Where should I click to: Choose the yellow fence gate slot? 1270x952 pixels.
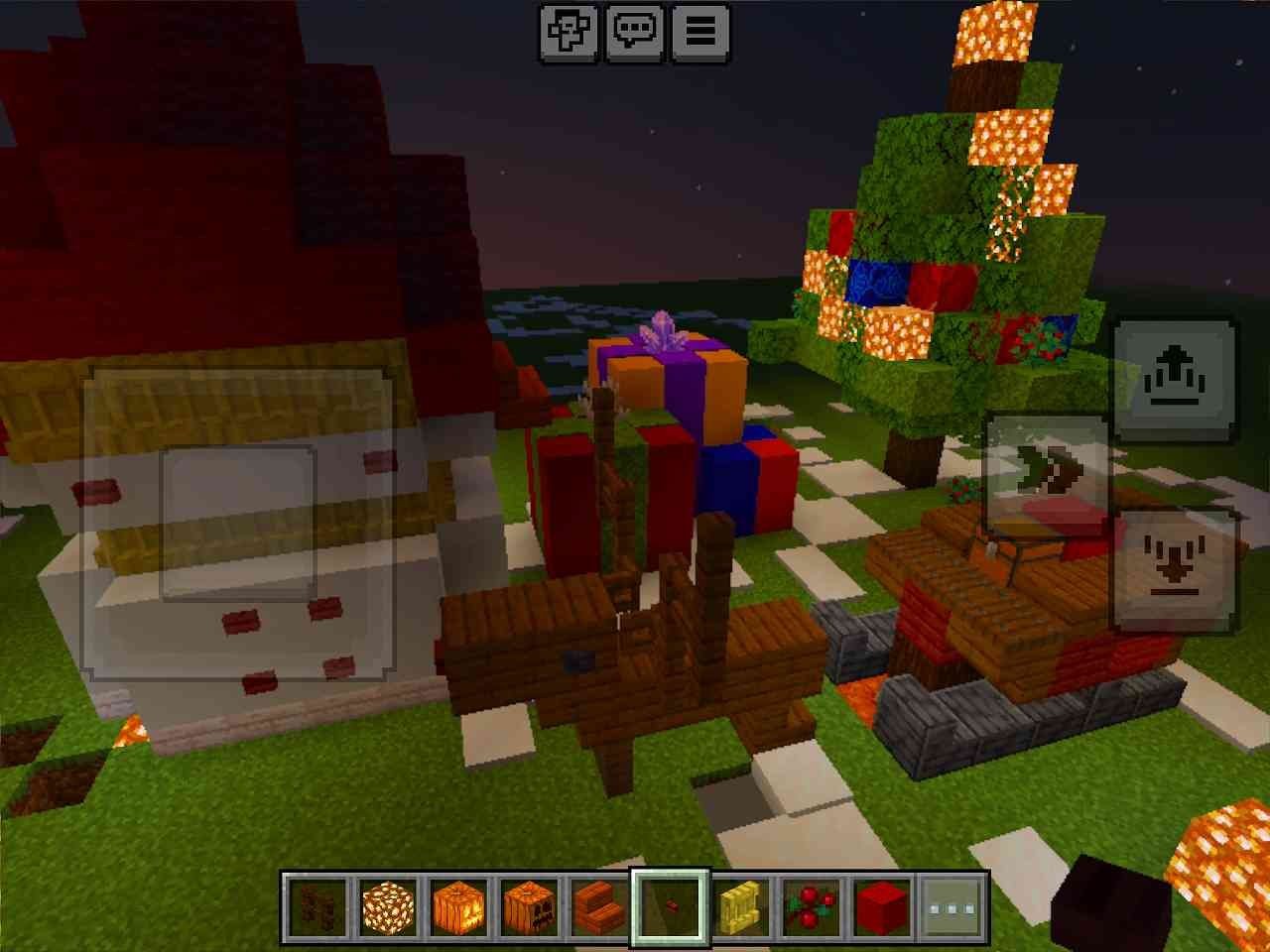pos(742,906)
